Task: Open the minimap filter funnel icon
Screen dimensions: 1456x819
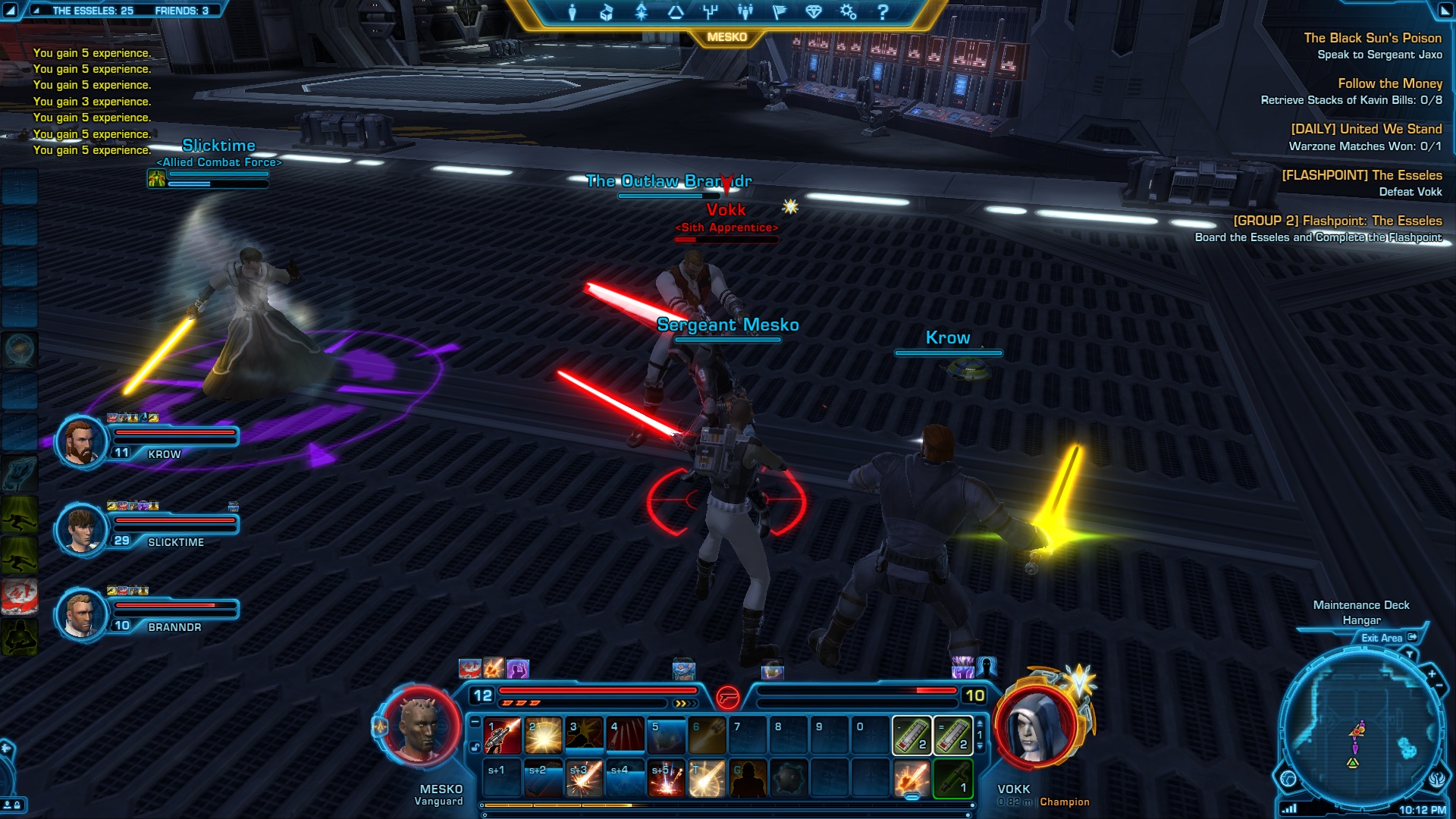Action: 1410,654
